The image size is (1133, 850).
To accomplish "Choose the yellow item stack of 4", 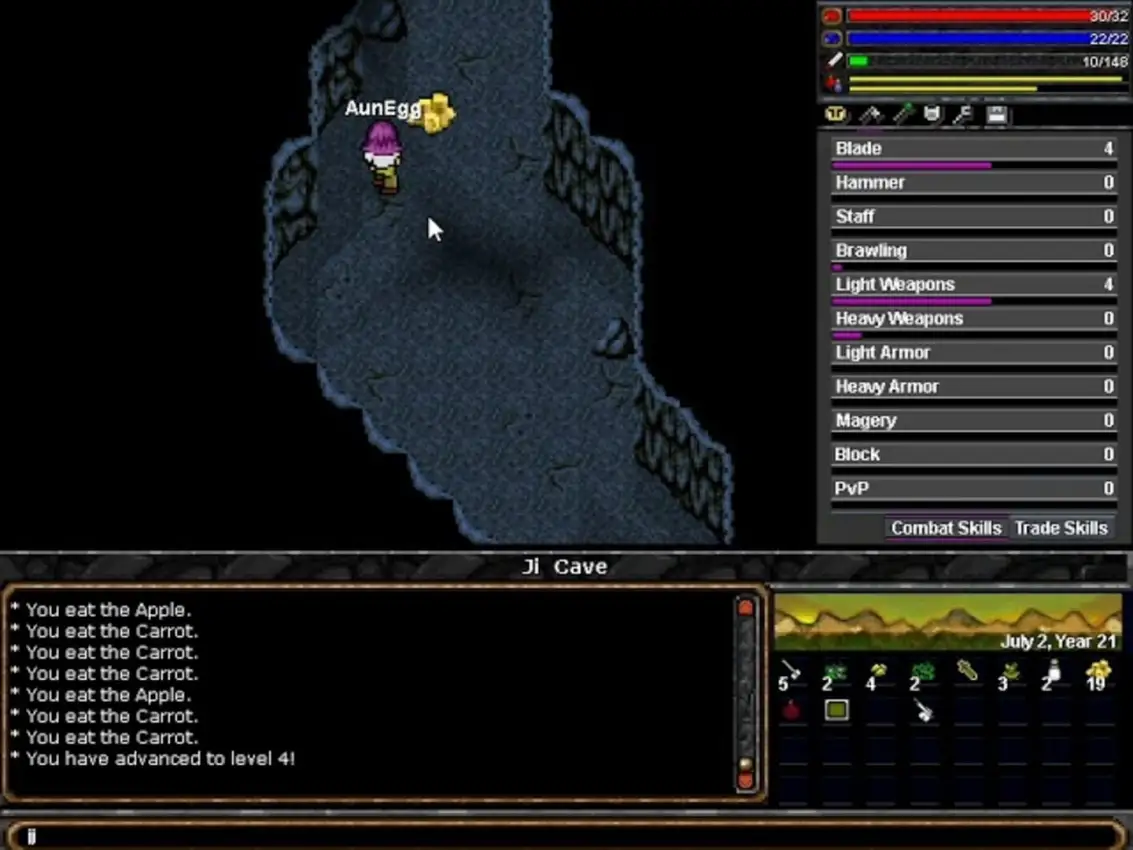I will pos(879,673).
